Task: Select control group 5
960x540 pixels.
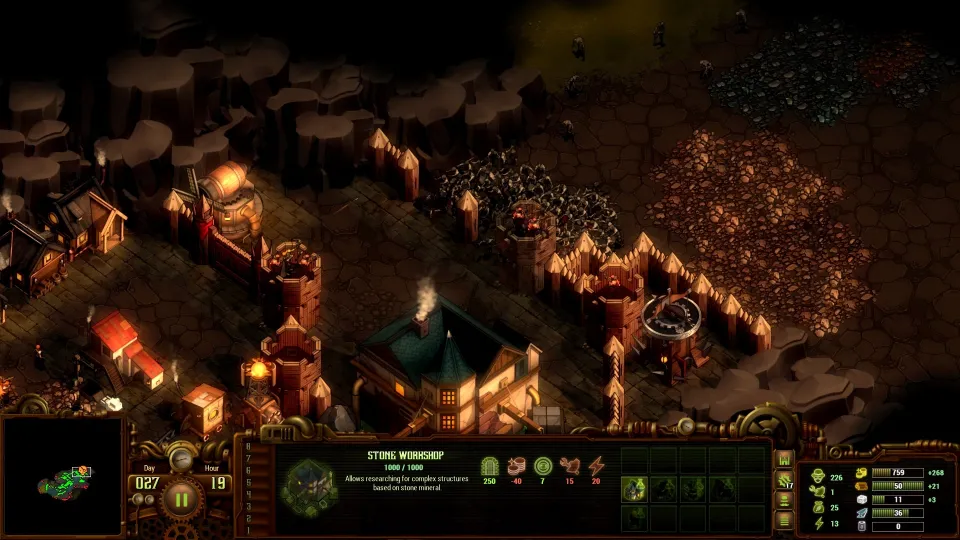Action: (249, 482)
